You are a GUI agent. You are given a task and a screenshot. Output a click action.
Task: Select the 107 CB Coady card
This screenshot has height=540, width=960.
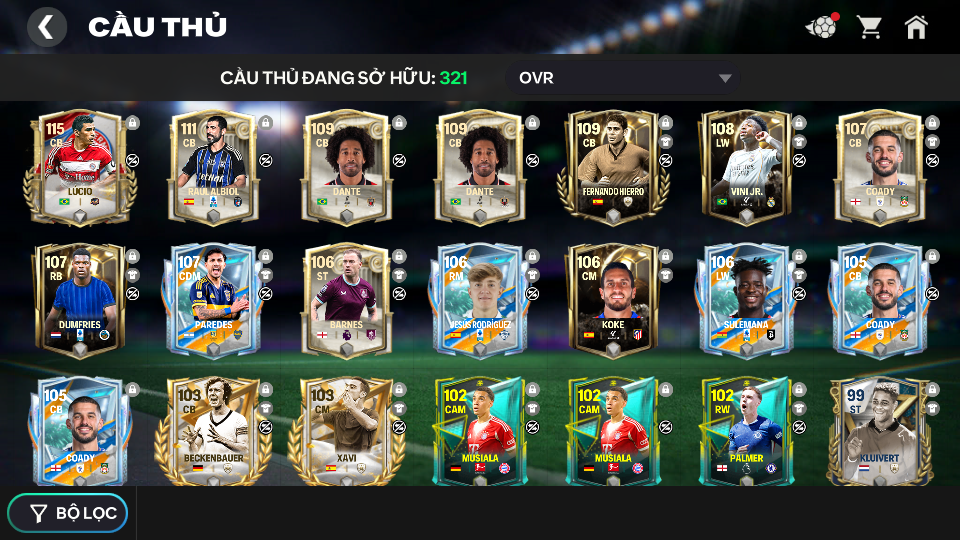(x=879, y=167)
